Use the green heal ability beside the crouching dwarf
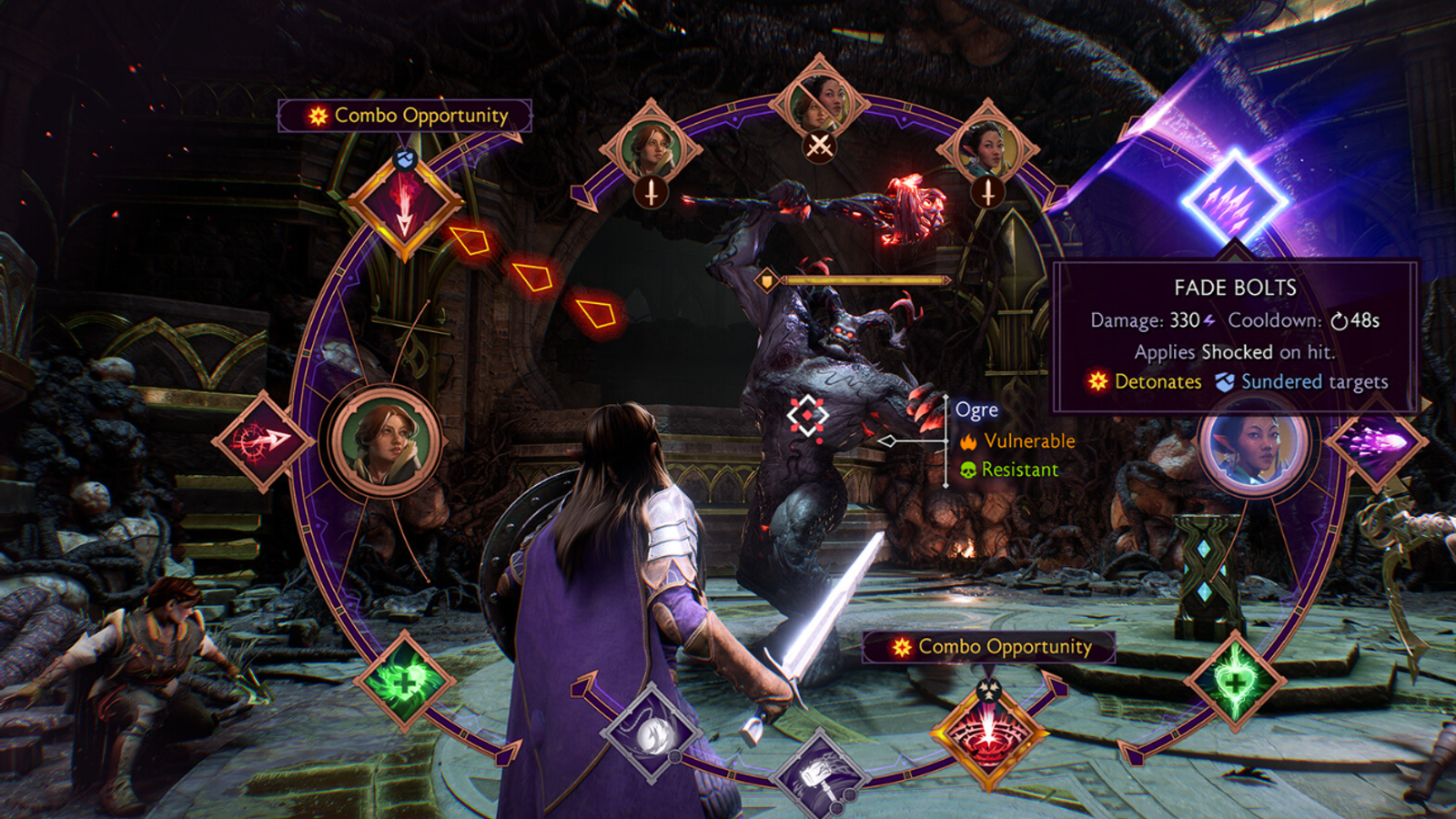The width and height of the screenshot is (1456, 819). click(403, 681)
